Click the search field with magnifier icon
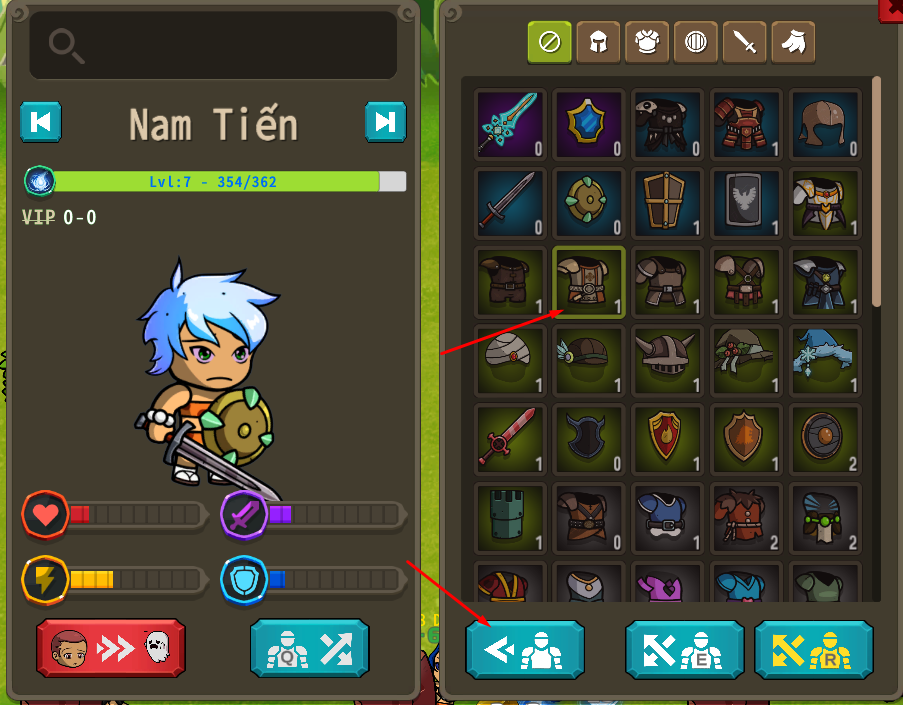 point(213,45)
